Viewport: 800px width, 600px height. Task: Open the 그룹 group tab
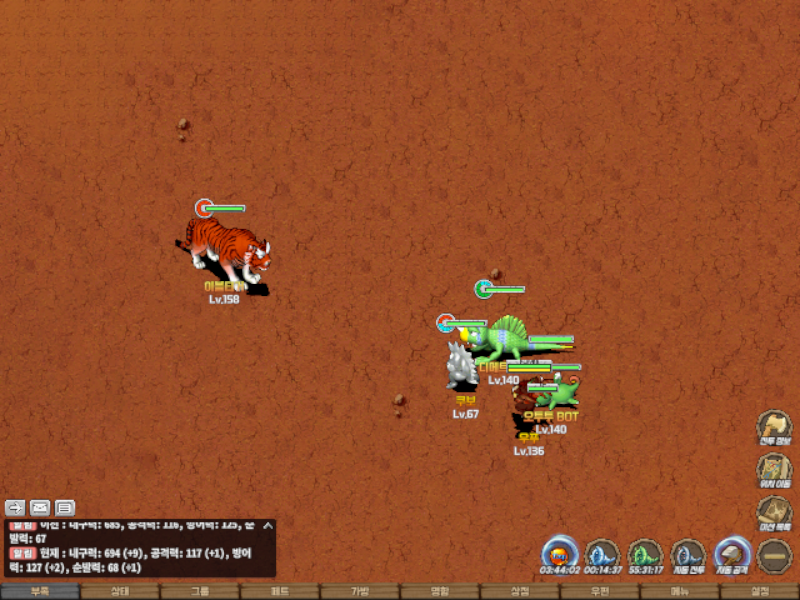click(200, 591)
